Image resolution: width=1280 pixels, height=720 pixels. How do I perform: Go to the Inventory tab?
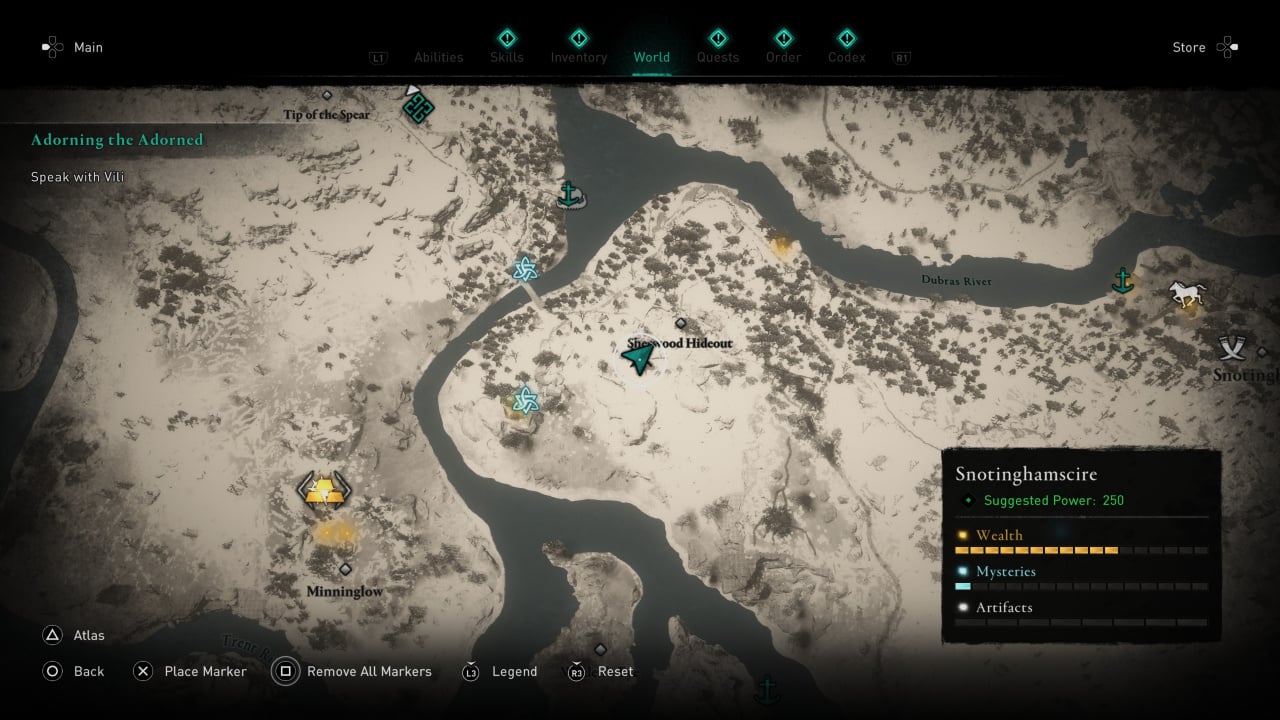[x=579, y=57]
